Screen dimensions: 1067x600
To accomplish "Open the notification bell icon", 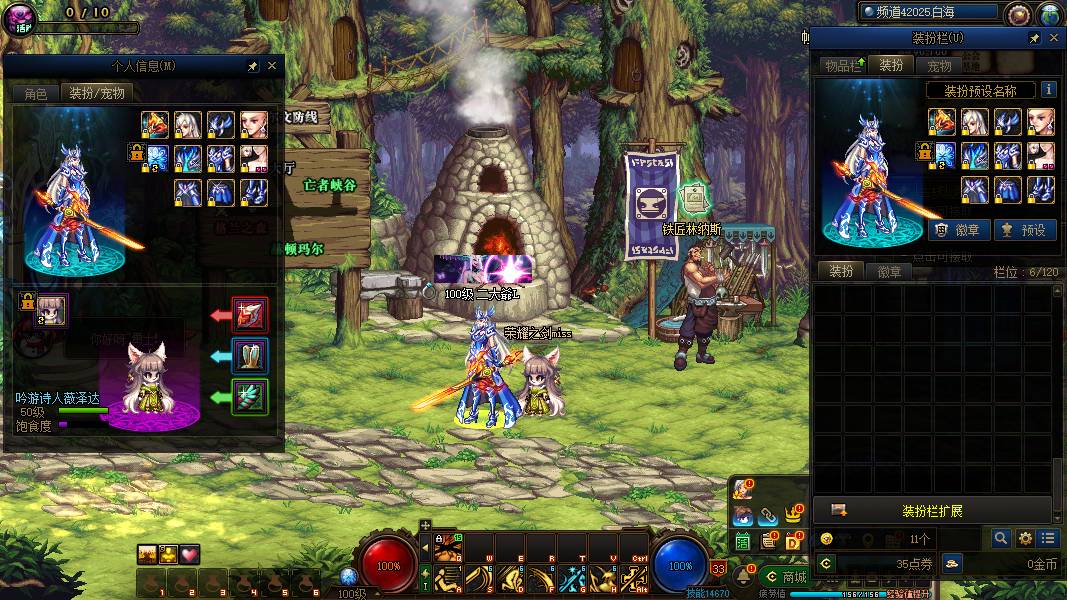I will pos(743,576).
